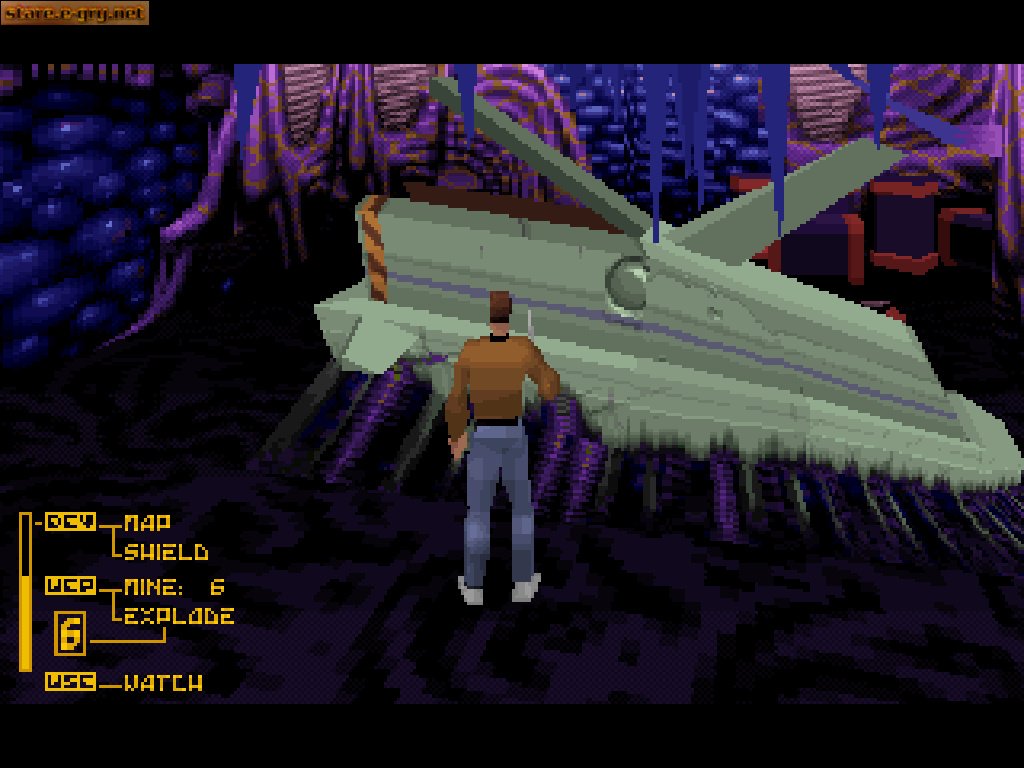
Task: Select the WEP category label
Action: pos(71,586)
